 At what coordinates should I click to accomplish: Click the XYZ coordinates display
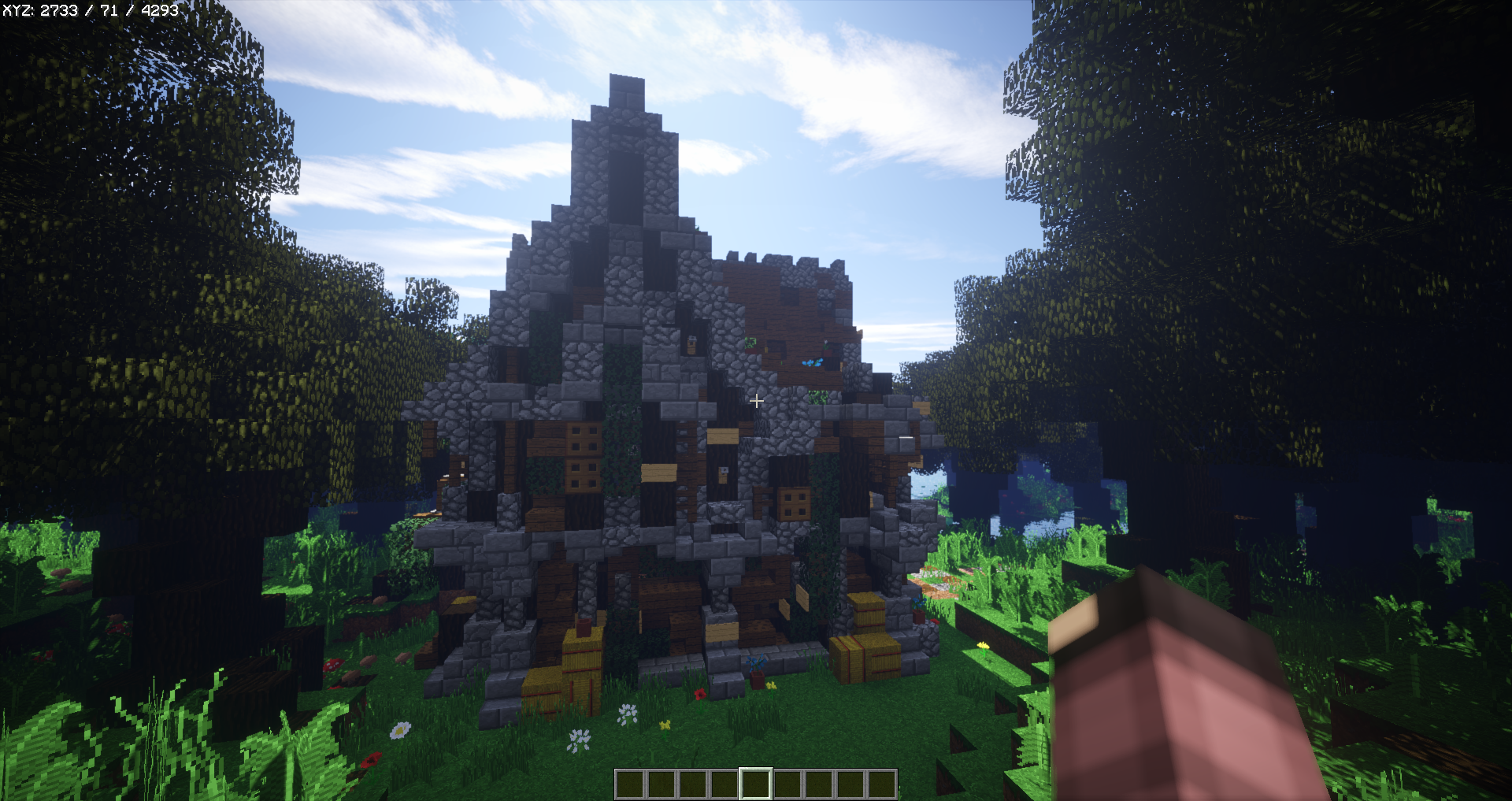coord(91,12)
